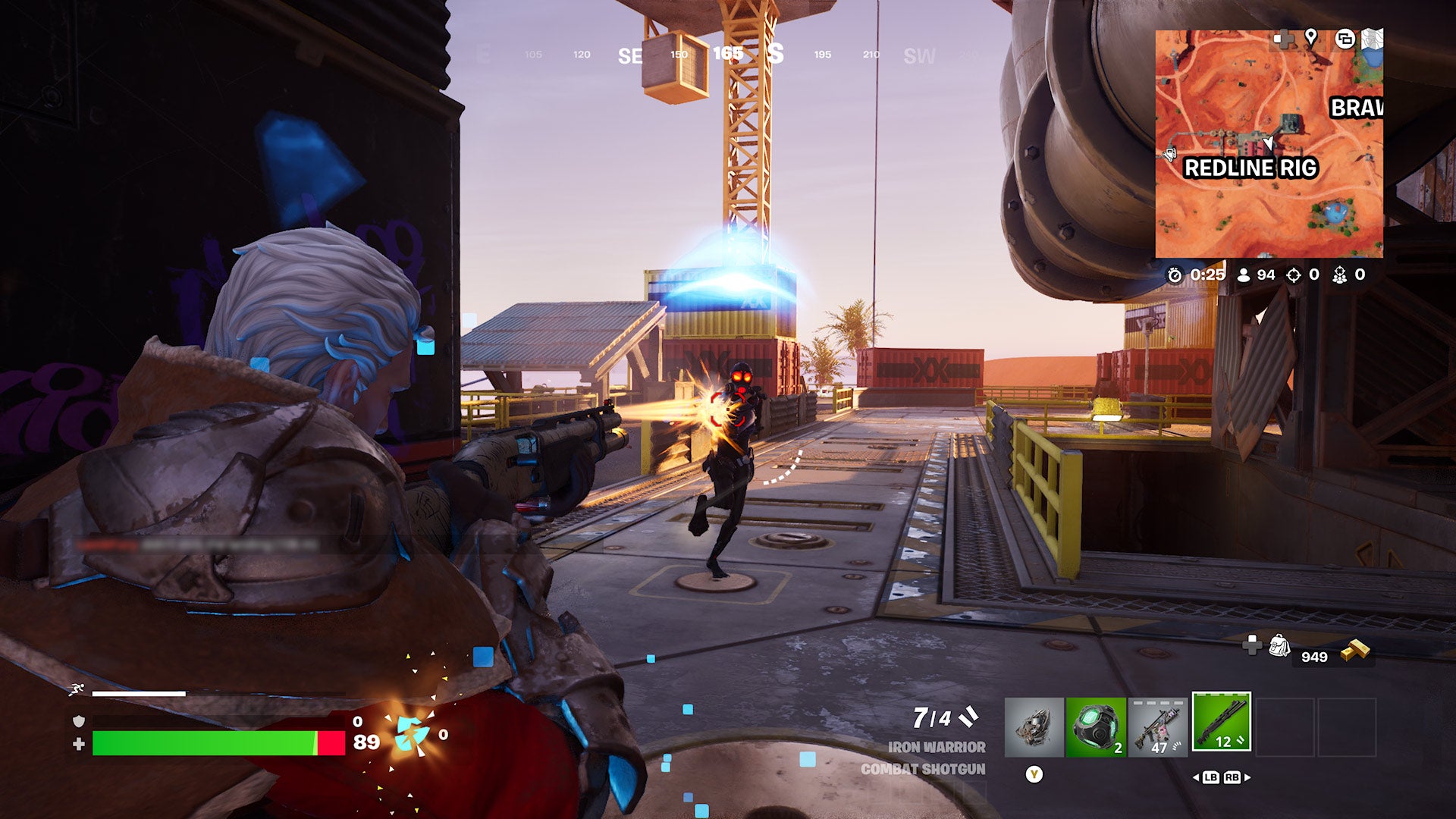Click the eliminations crosshair icon below the minimap

1293,275
